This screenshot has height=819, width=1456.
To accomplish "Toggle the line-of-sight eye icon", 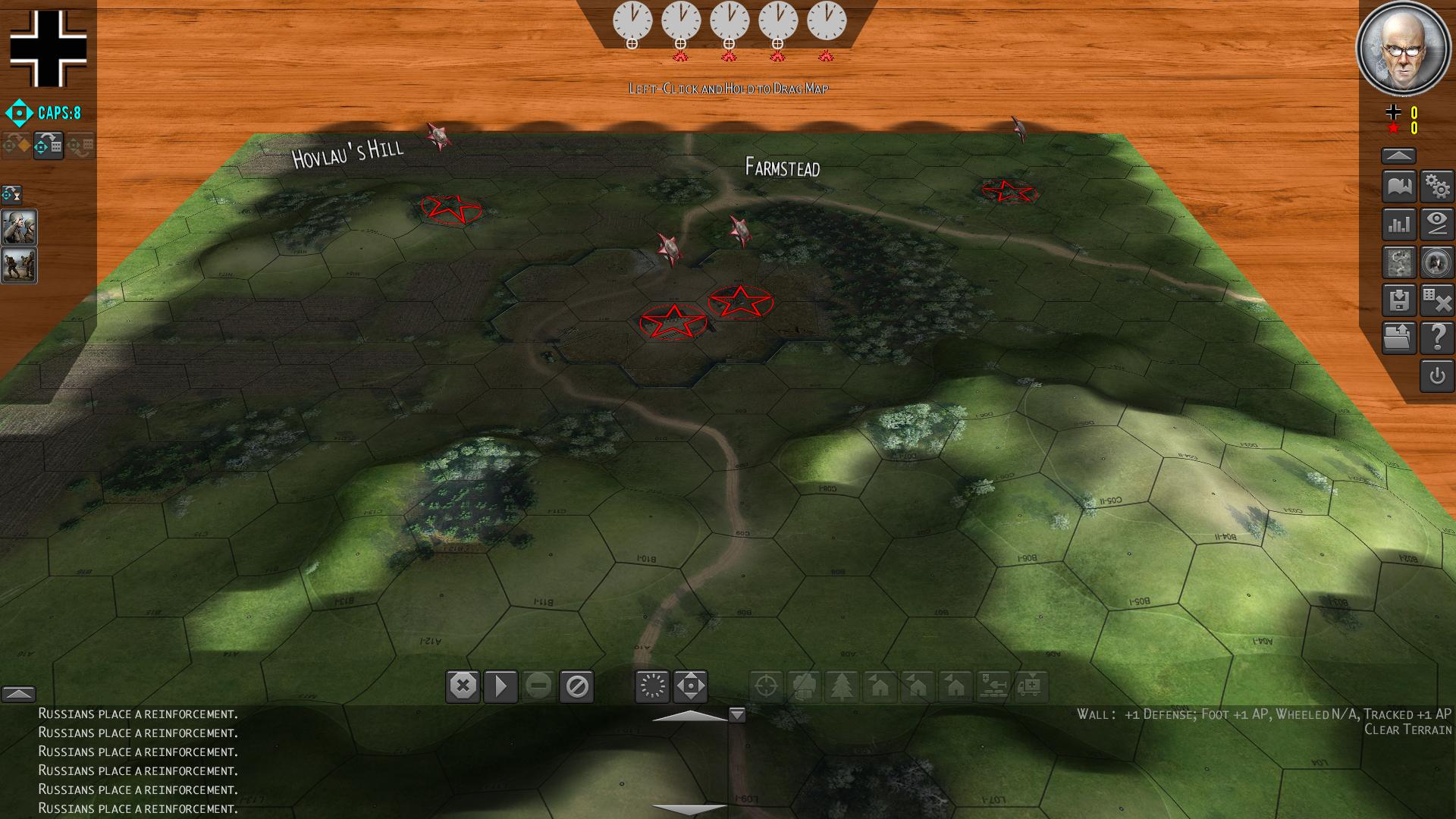I will [1438, 224].
